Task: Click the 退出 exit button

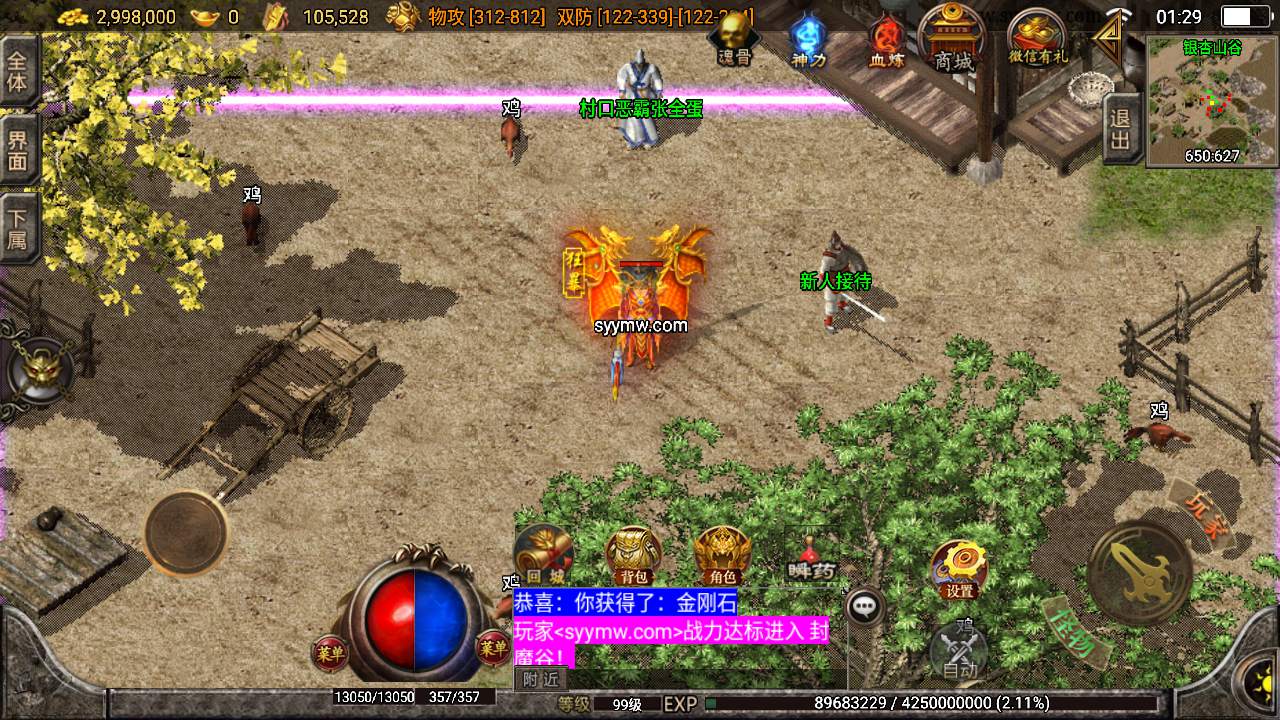Action: tap(1120, 129)
